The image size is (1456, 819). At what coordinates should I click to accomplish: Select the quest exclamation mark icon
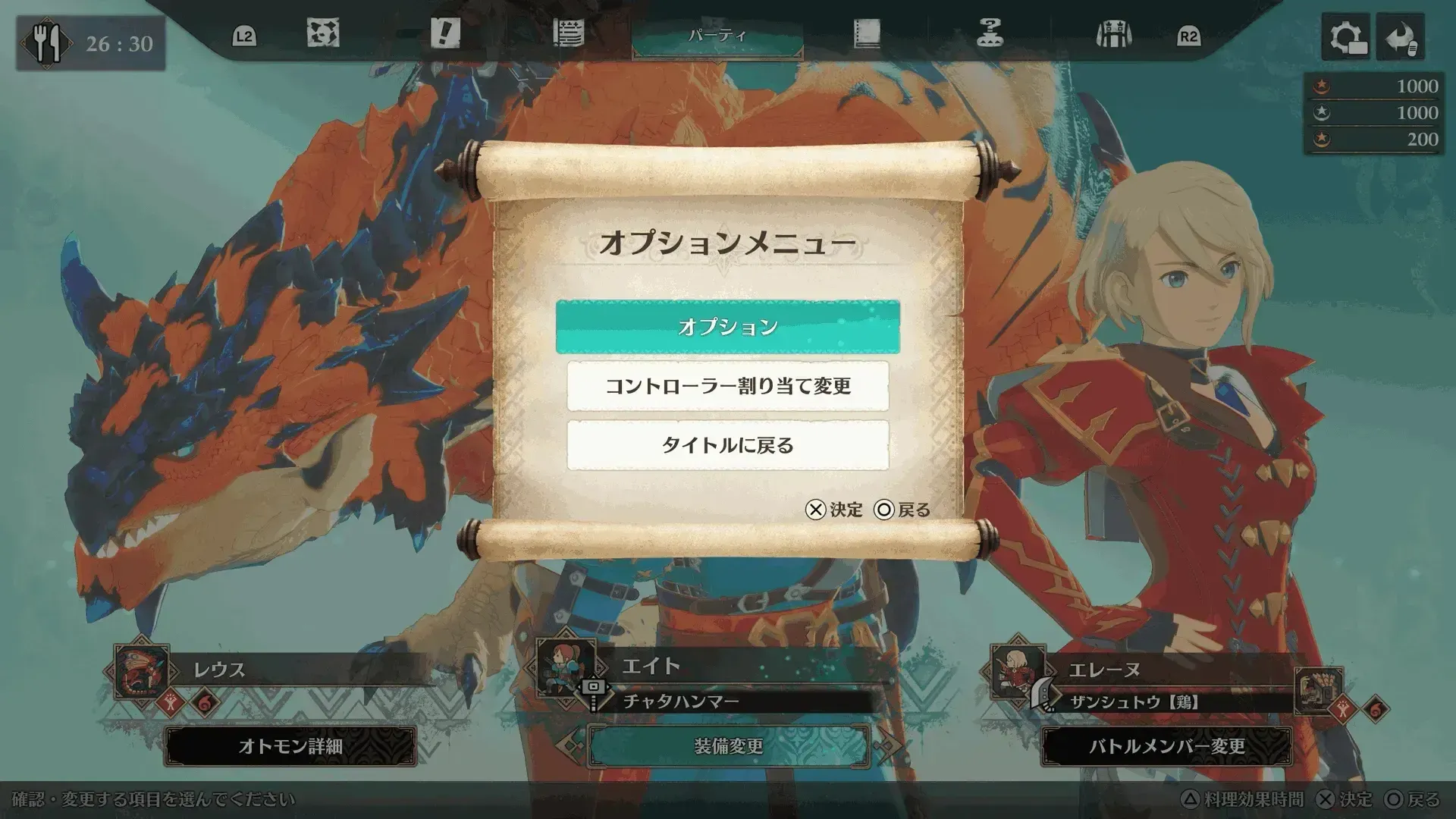pos(444,34)
